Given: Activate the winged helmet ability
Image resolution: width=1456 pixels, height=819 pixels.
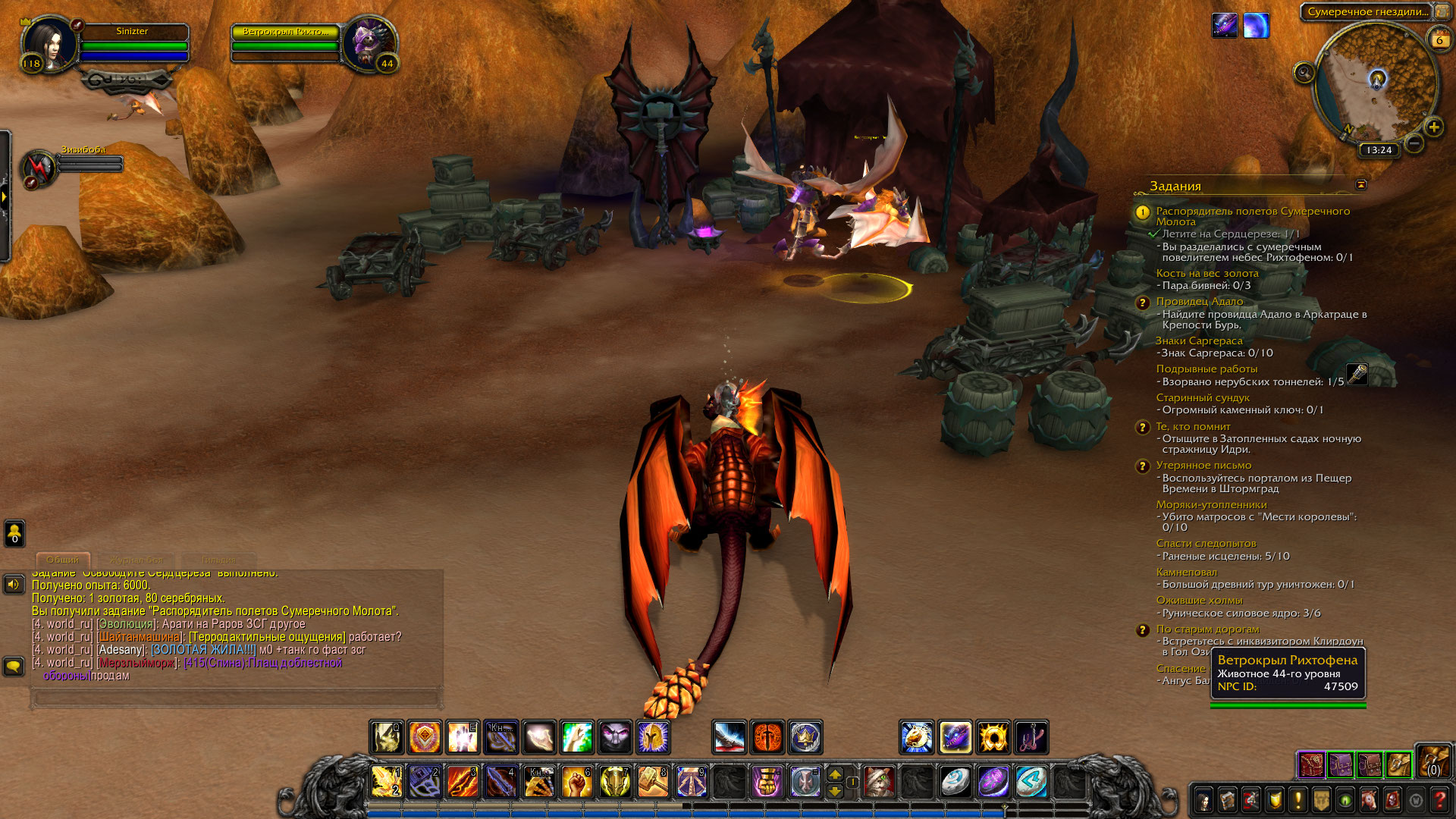Looking at the screenshot, I should click(653, 737).
